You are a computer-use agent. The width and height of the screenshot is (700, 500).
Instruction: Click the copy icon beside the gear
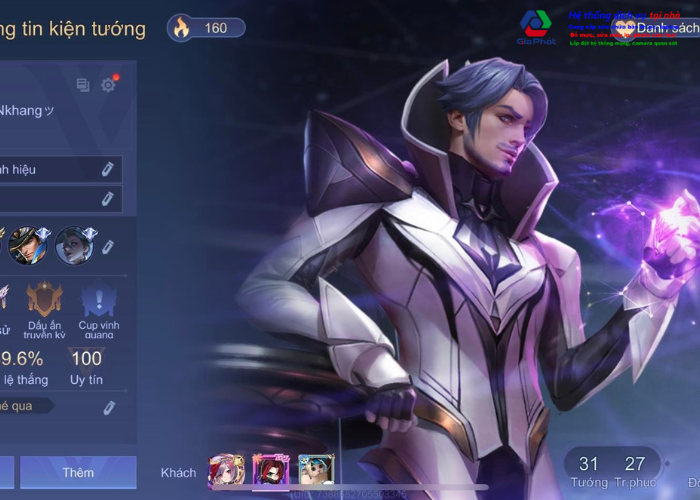click(83, 86)
